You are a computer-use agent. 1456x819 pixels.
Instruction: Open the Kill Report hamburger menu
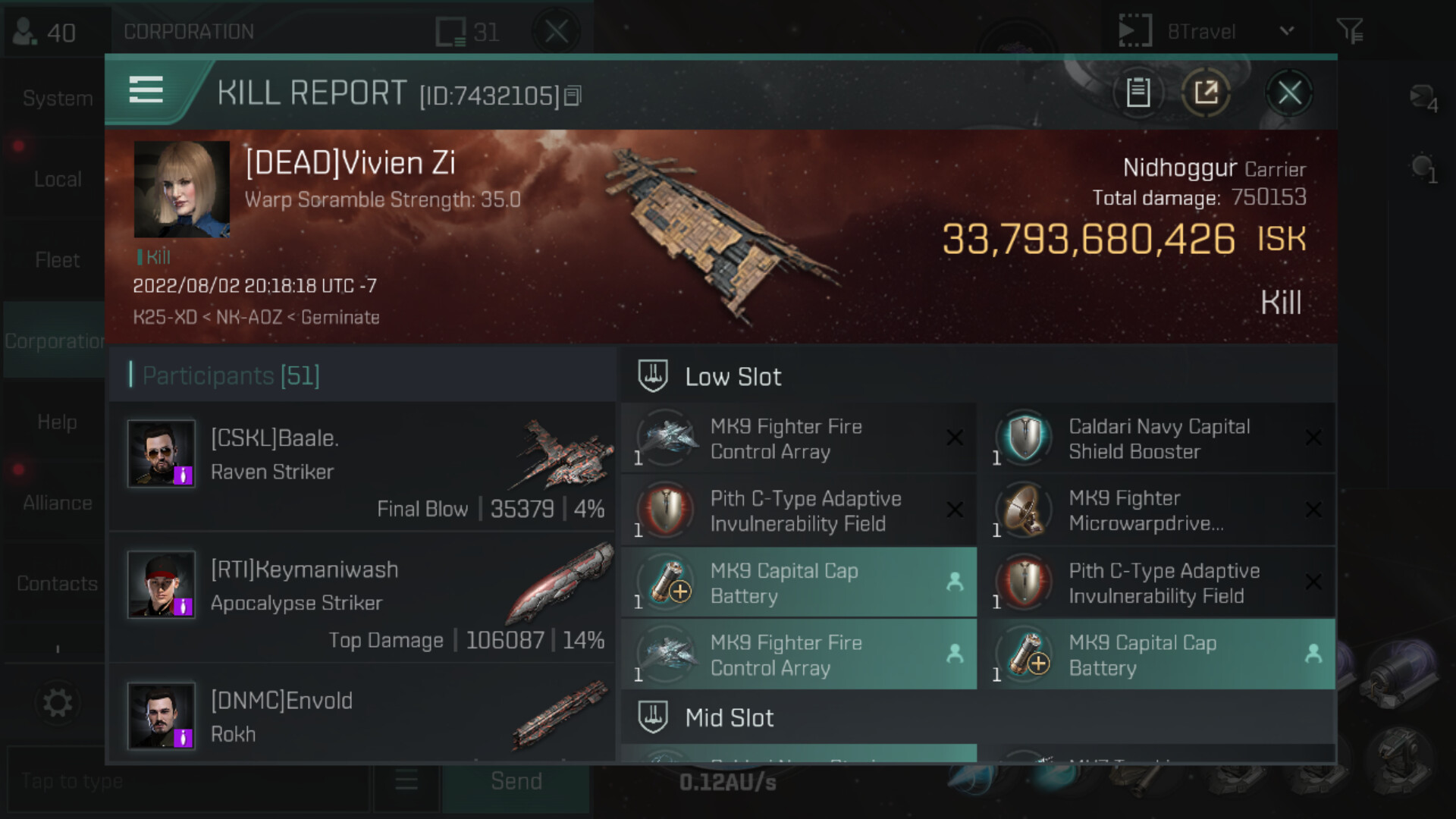[146, 89]
